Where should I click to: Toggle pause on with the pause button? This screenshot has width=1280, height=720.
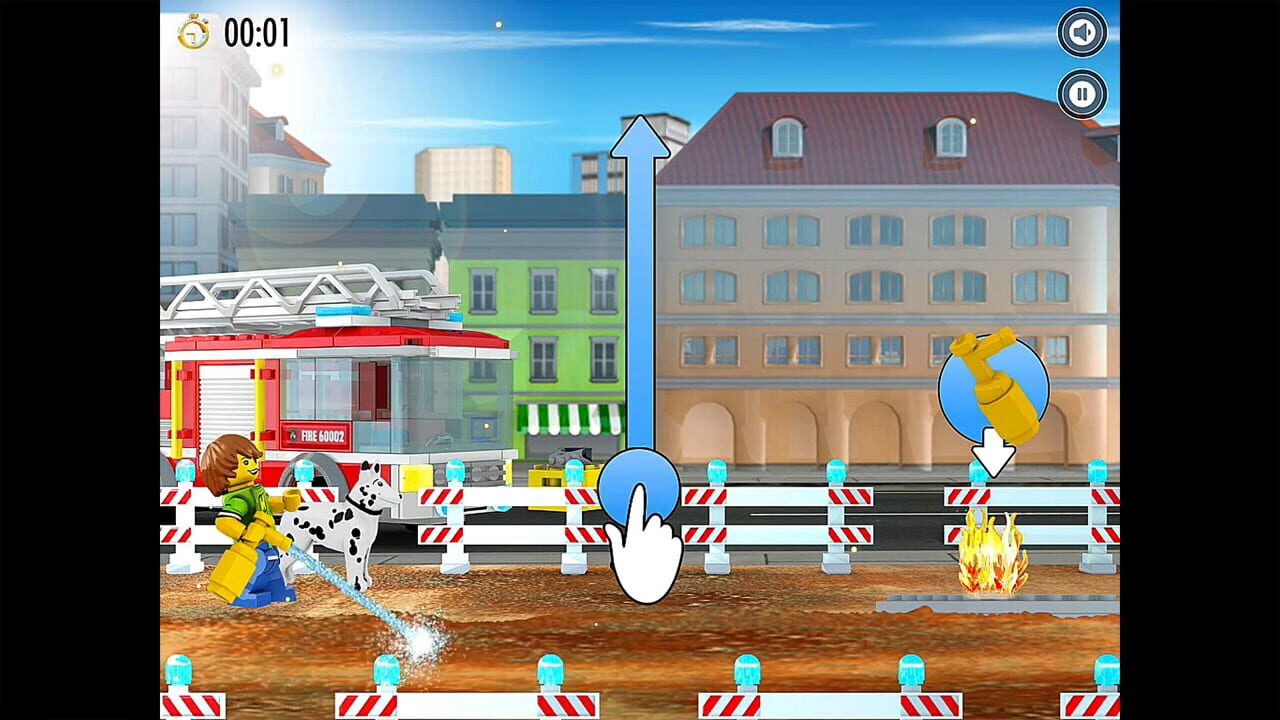(1081, 94)
